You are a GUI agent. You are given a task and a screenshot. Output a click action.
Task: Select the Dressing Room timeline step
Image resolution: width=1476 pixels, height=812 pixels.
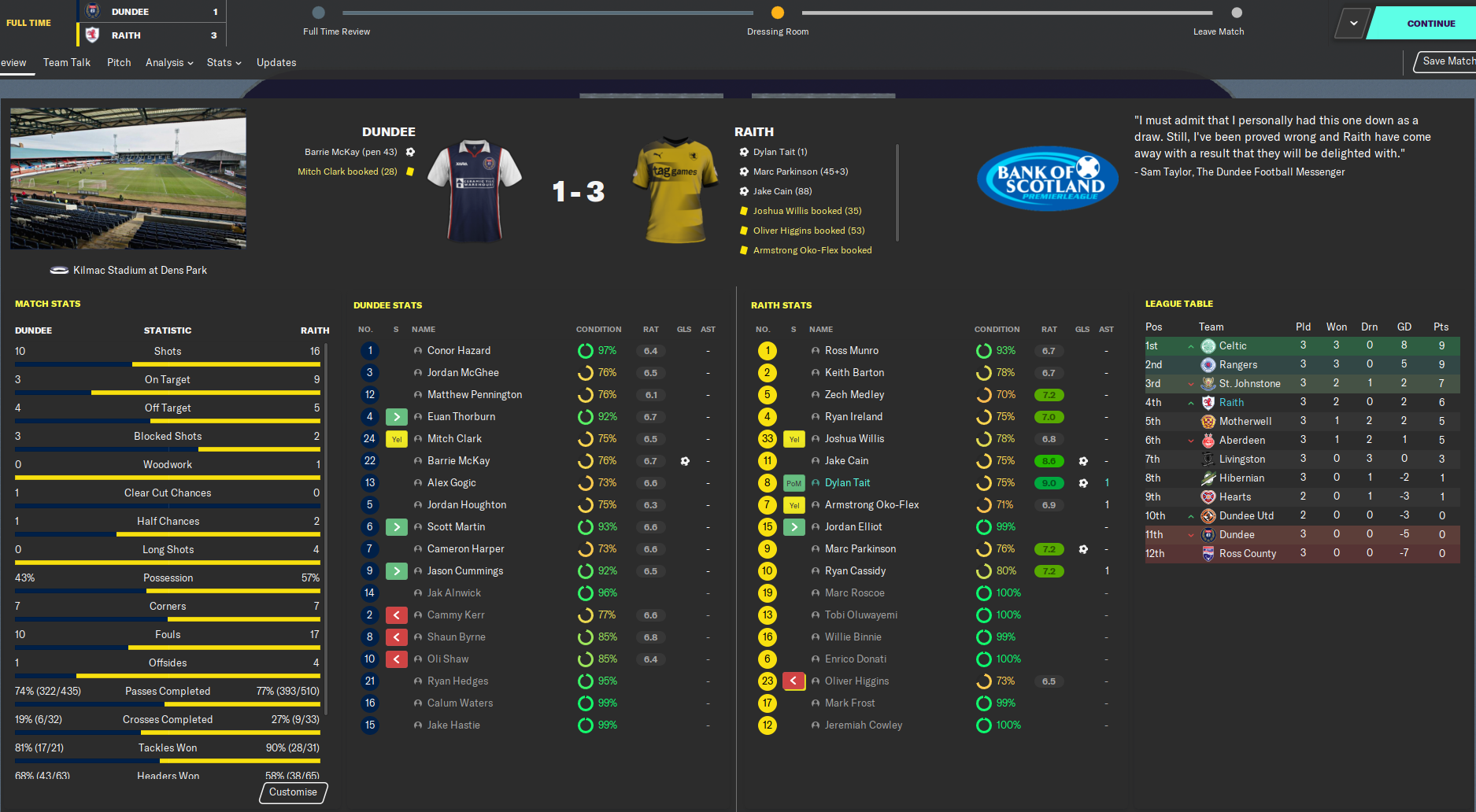click(x=778, y=13)
